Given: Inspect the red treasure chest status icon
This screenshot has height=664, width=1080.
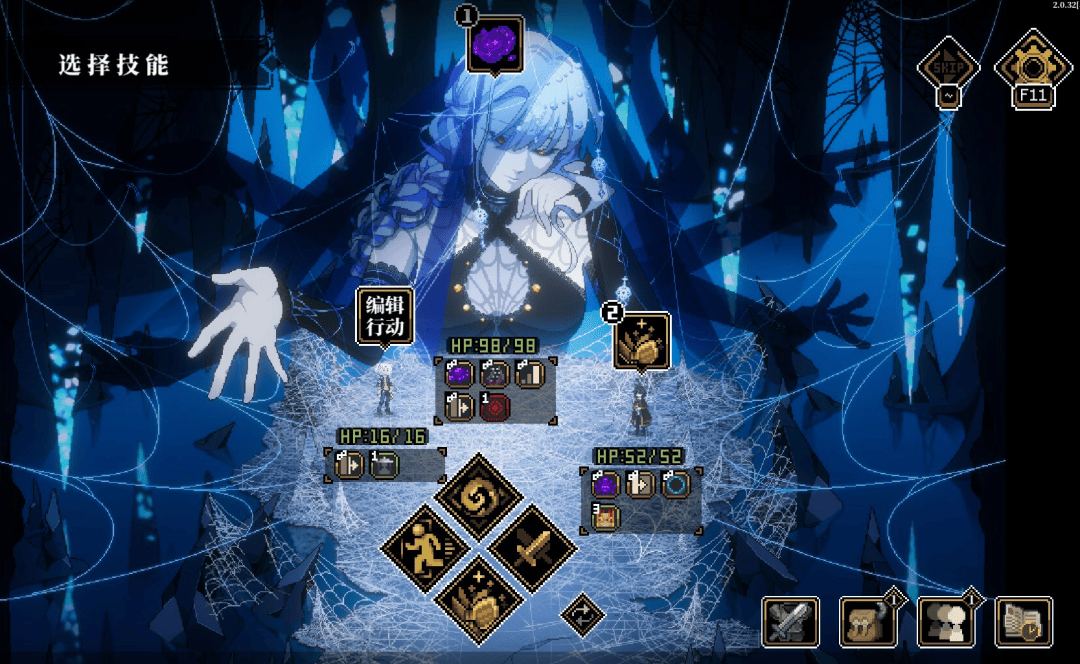Looking at the screenshot, I should coord(605,517).
